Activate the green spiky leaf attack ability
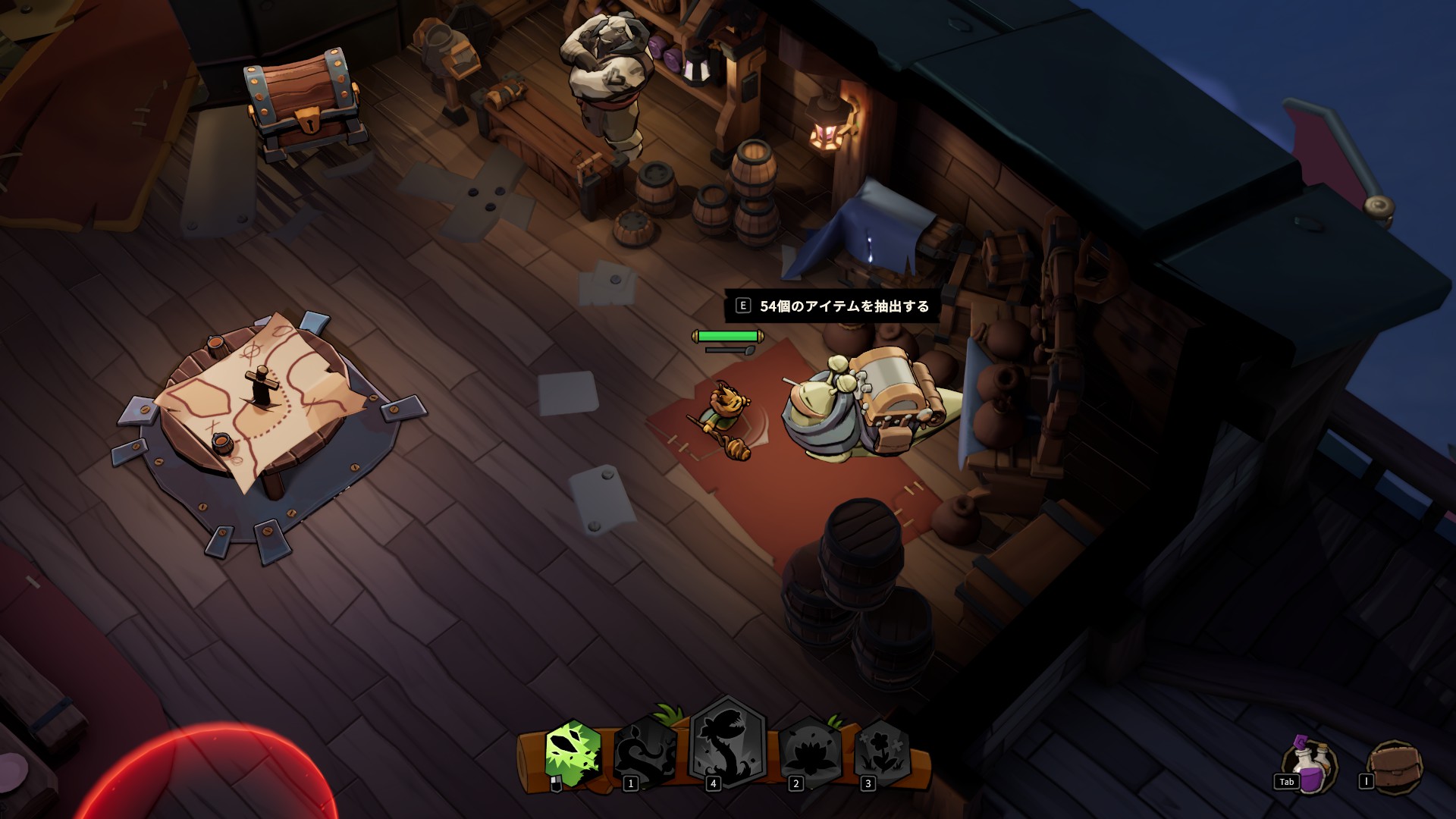 coord(573,753)
